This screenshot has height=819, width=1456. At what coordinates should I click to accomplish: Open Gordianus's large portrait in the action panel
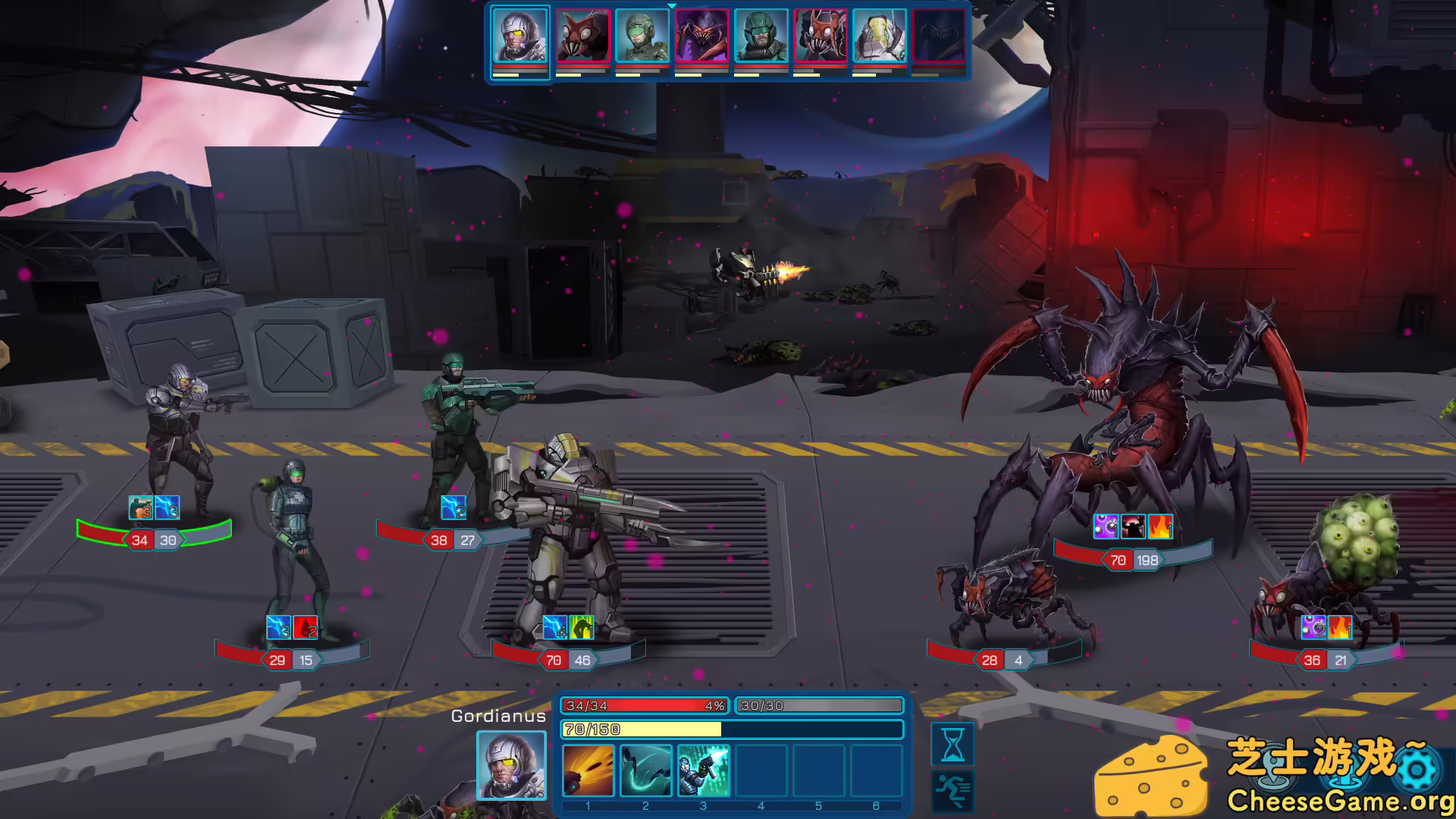(x=511, y=765)
